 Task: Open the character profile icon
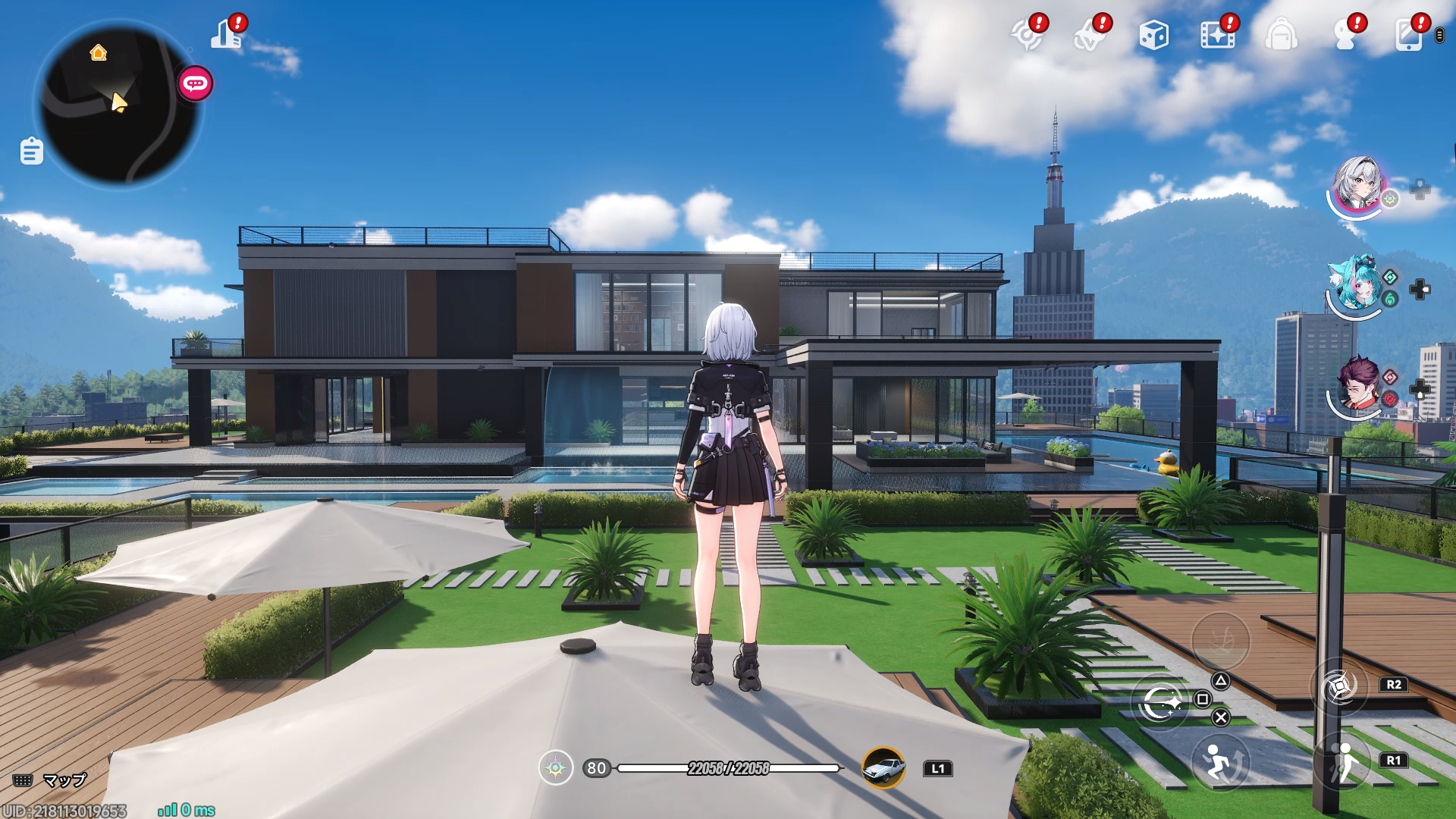pos(1346,35)
